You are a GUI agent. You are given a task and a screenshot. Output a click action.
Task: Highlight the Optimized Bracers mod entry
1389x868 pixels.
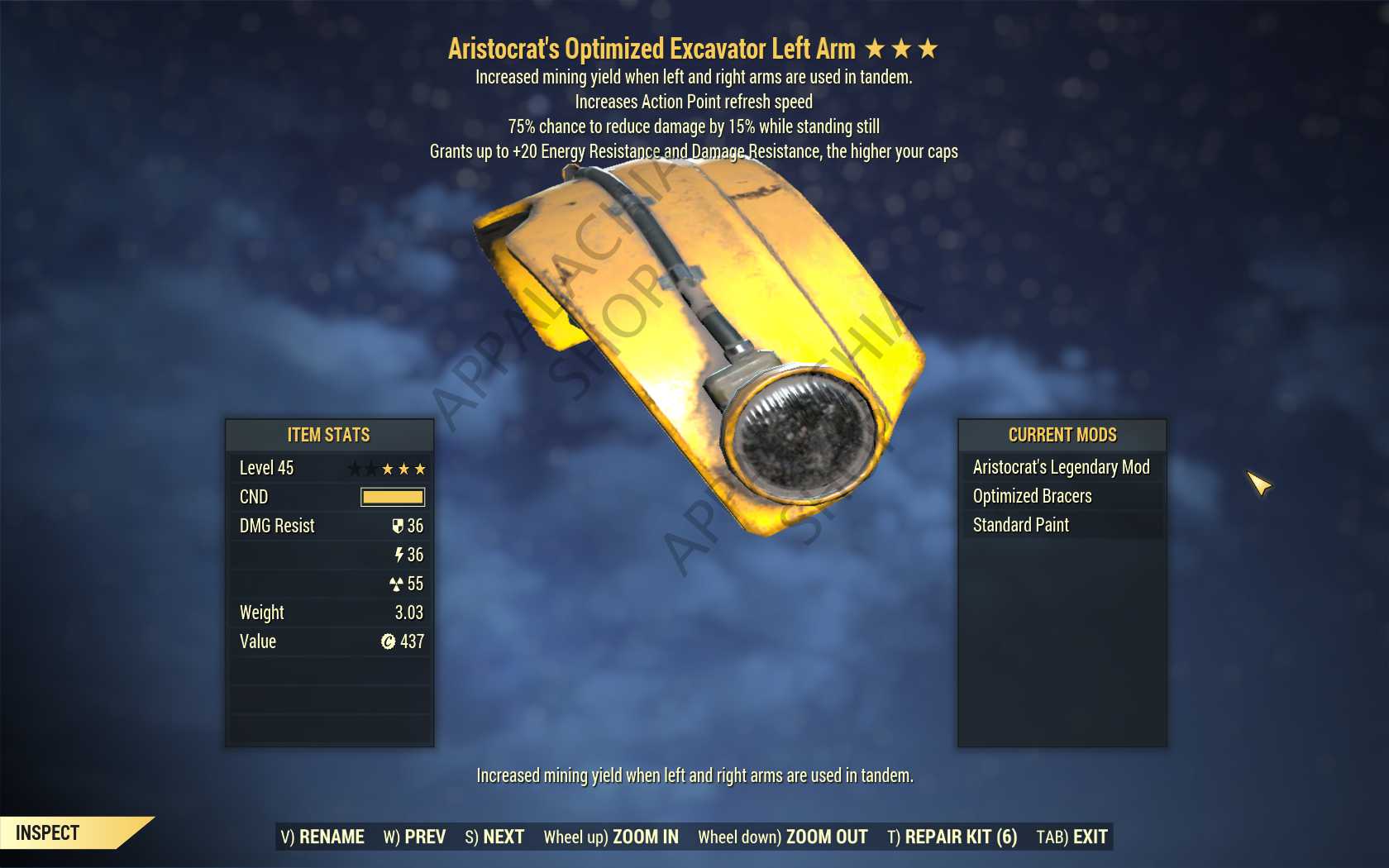(1032, 496)
